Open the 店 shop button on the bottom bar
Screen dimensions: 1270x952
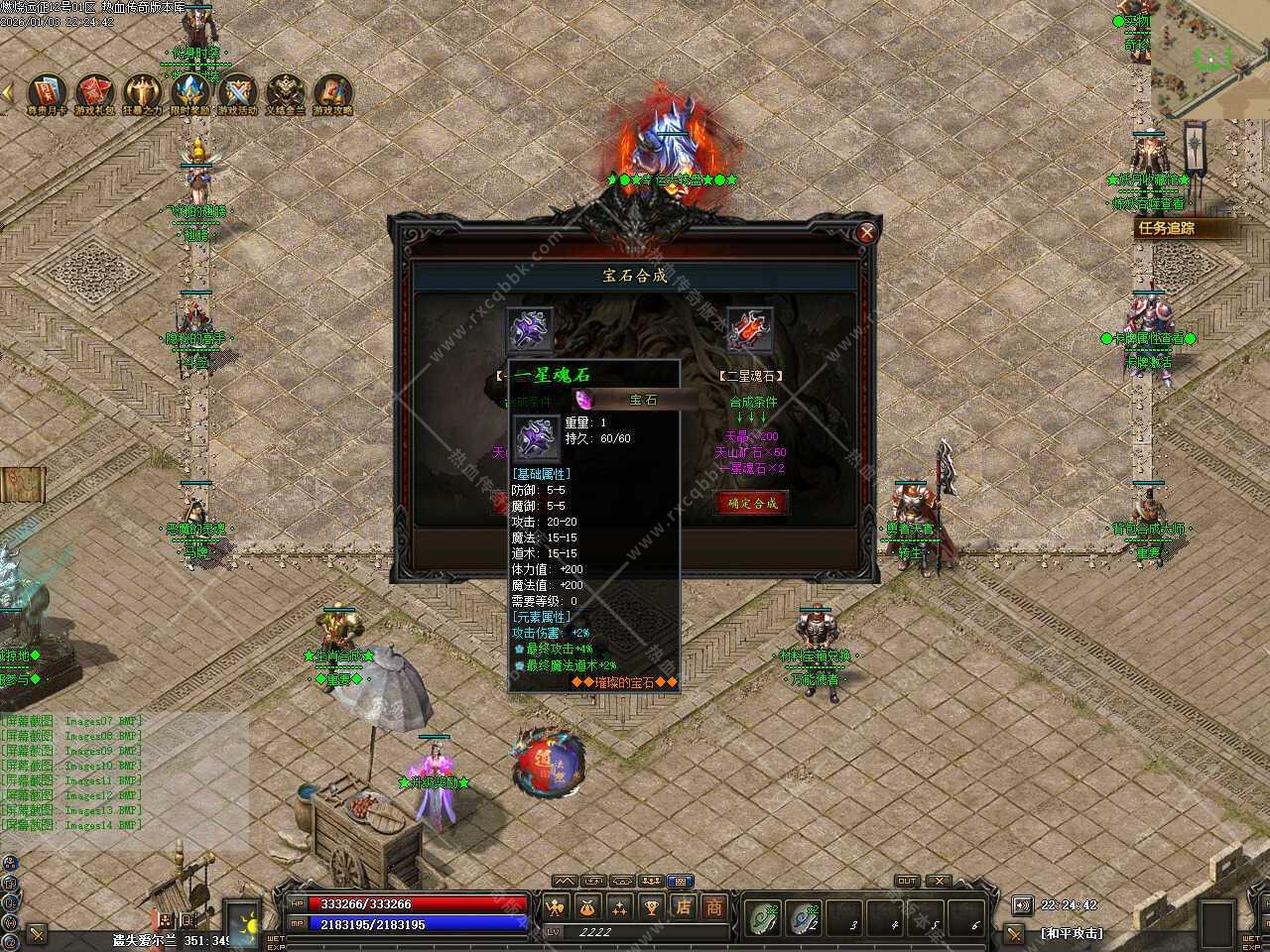coord(683,906)
